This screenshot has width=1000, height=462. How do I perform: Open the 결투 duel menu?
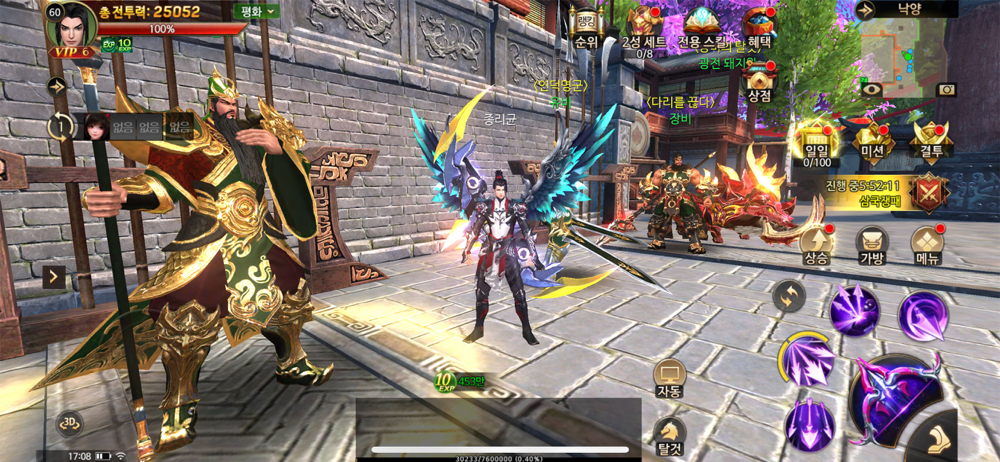tap(931, 141)
